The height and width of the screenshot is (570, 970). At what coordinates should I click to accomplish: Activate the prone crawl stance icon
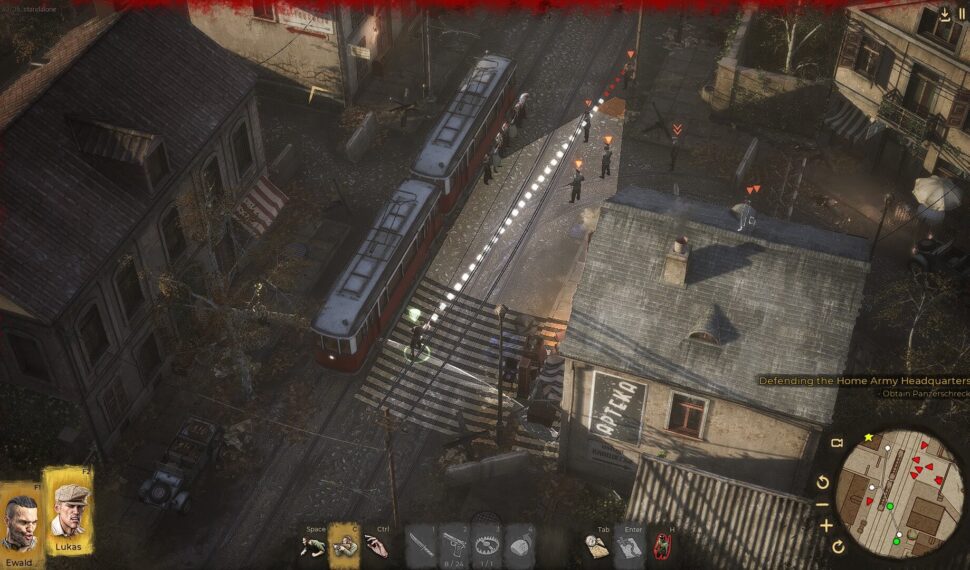coord(313,545)
